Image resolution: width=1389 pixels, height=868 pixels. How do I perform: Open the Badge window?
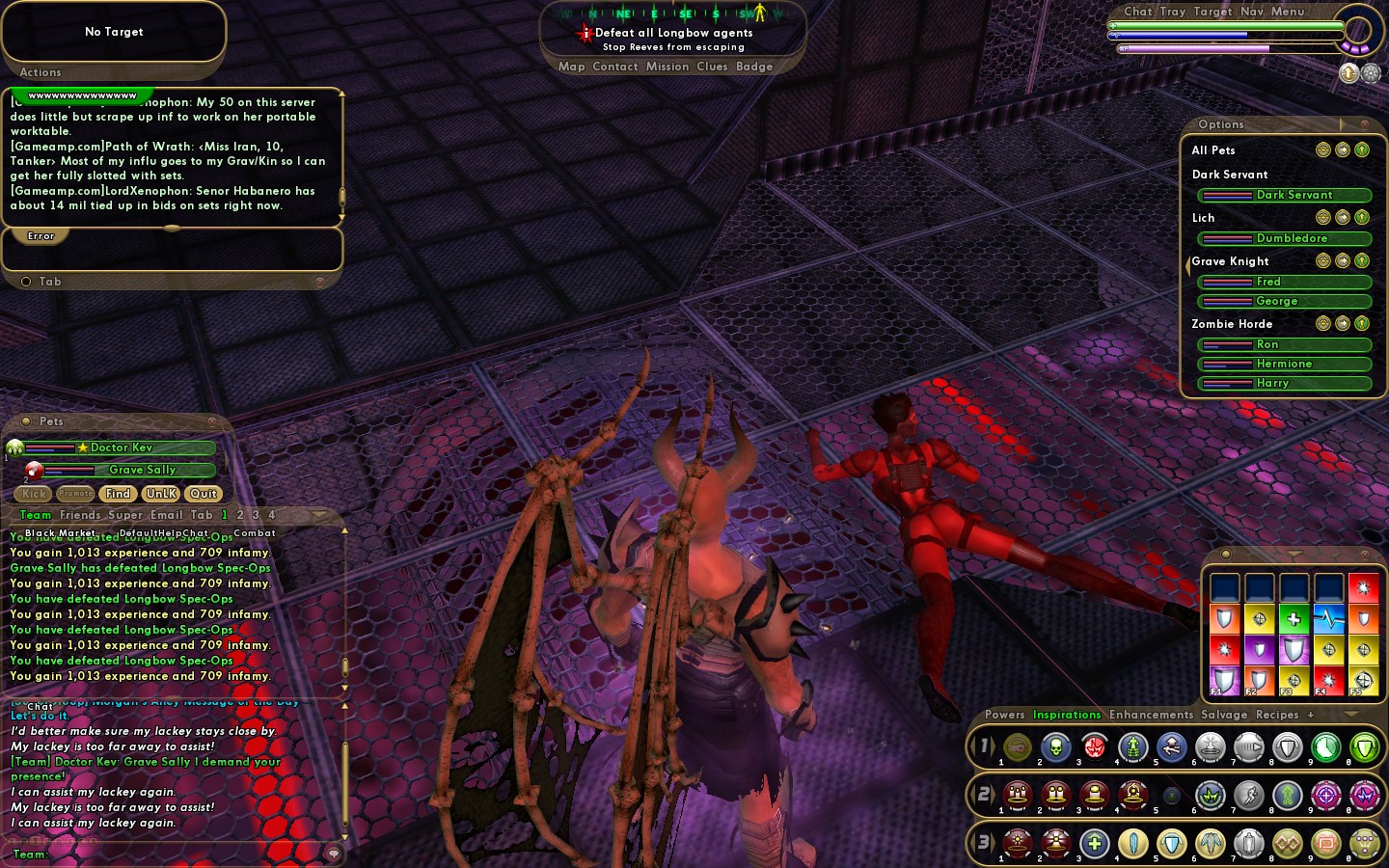754,67
